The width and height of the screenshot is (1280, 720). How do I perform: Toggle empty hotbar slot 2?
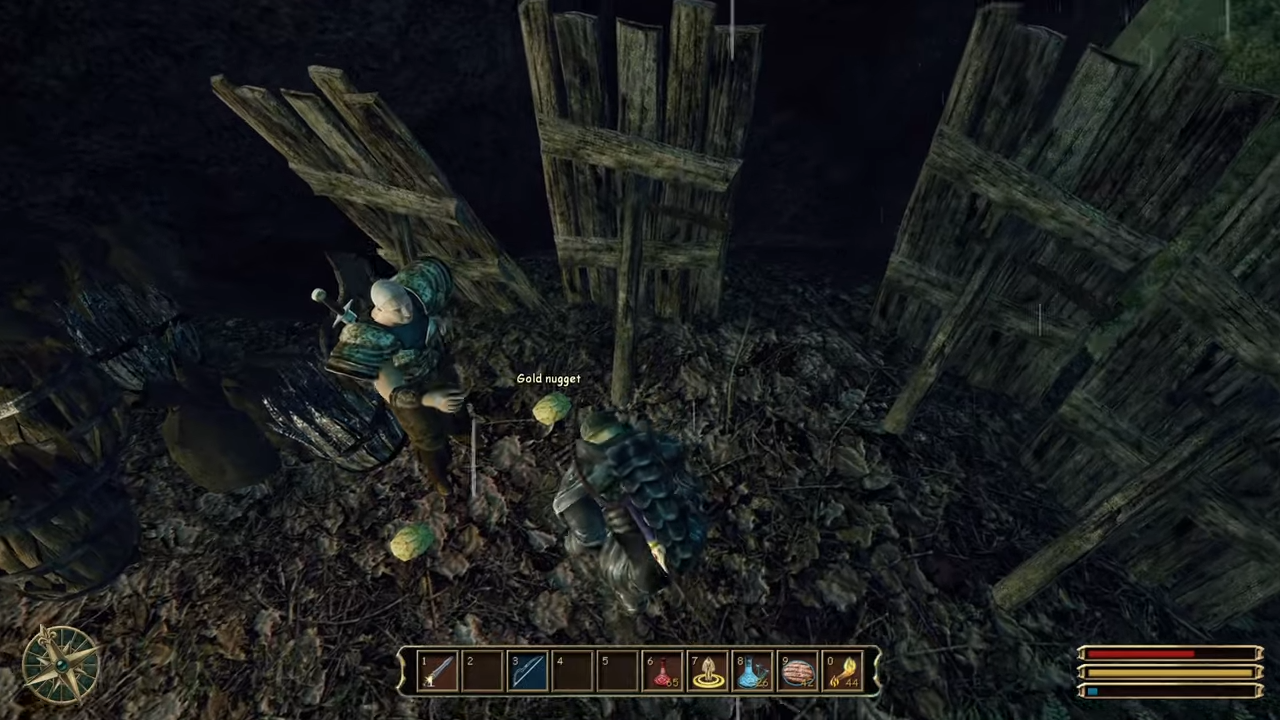482,670
